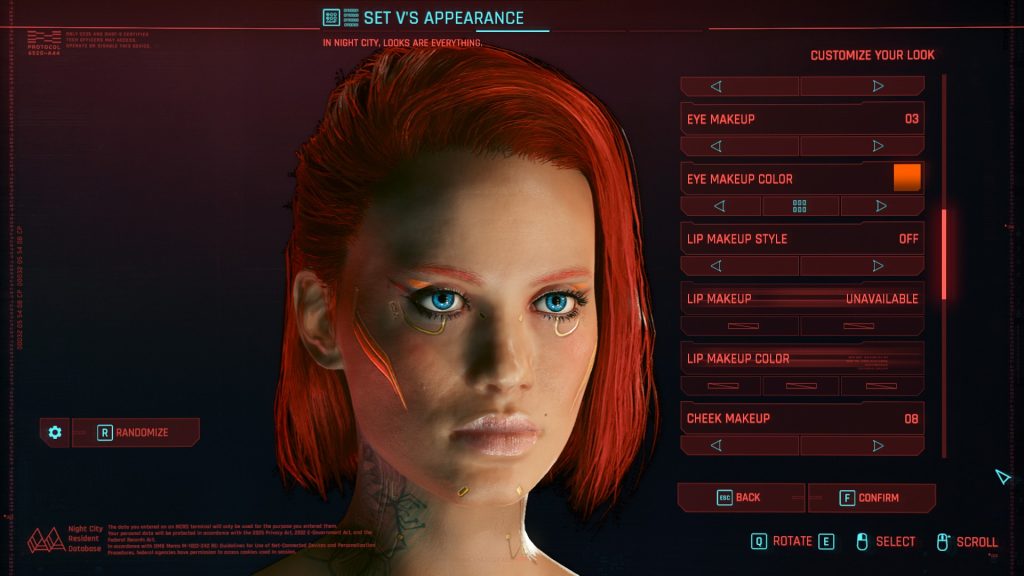Open the Eye Makeup Color grid palette
The width and height of the screenshot is (1024, 576).
point(800,206)
